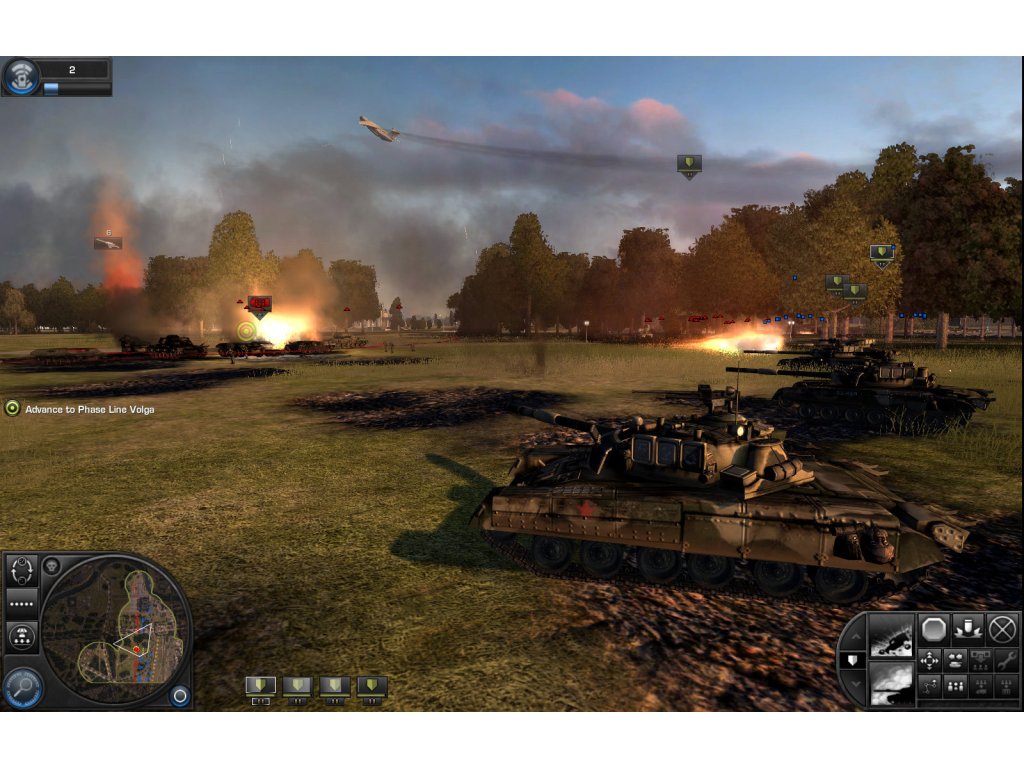Click the magnifying glass button
1024x768 pixels.
pyautogui.click(x=21, y=687)
